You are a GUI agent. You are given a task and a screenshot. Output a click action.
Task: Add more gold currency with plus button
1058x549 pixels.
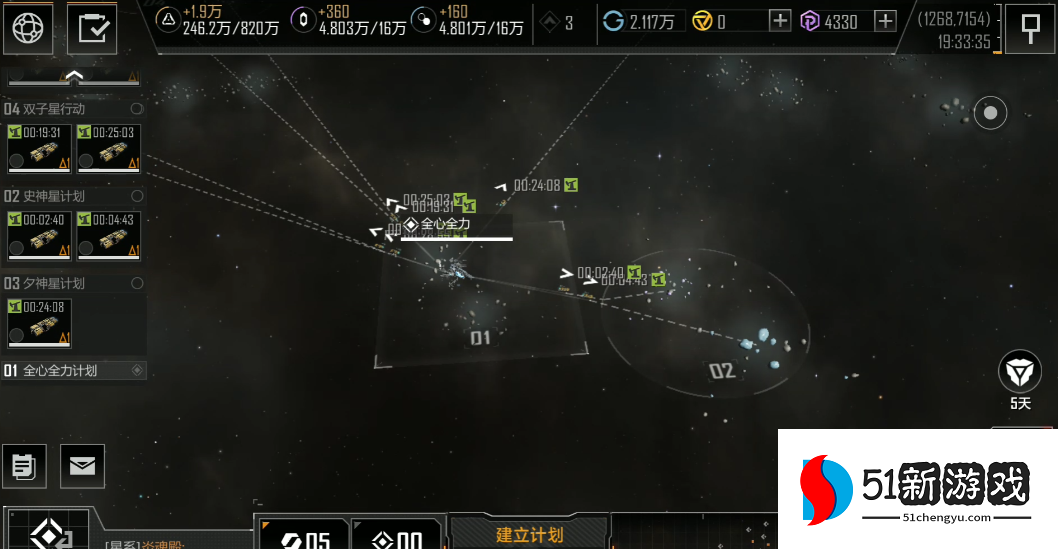[x=780, y=21]
